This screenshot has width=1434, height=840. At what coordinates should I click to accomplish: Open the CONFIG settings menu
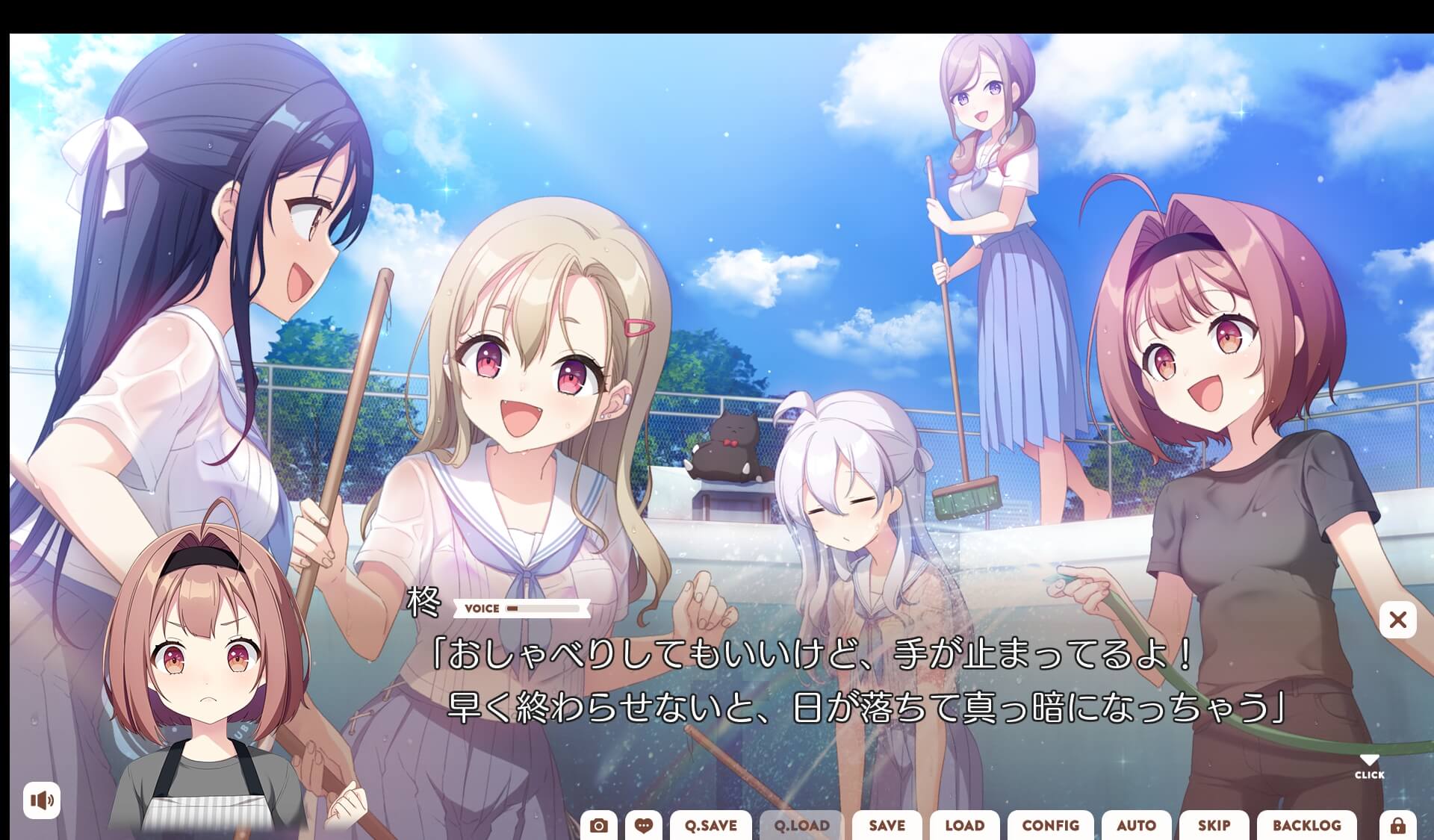[1051, 826]
